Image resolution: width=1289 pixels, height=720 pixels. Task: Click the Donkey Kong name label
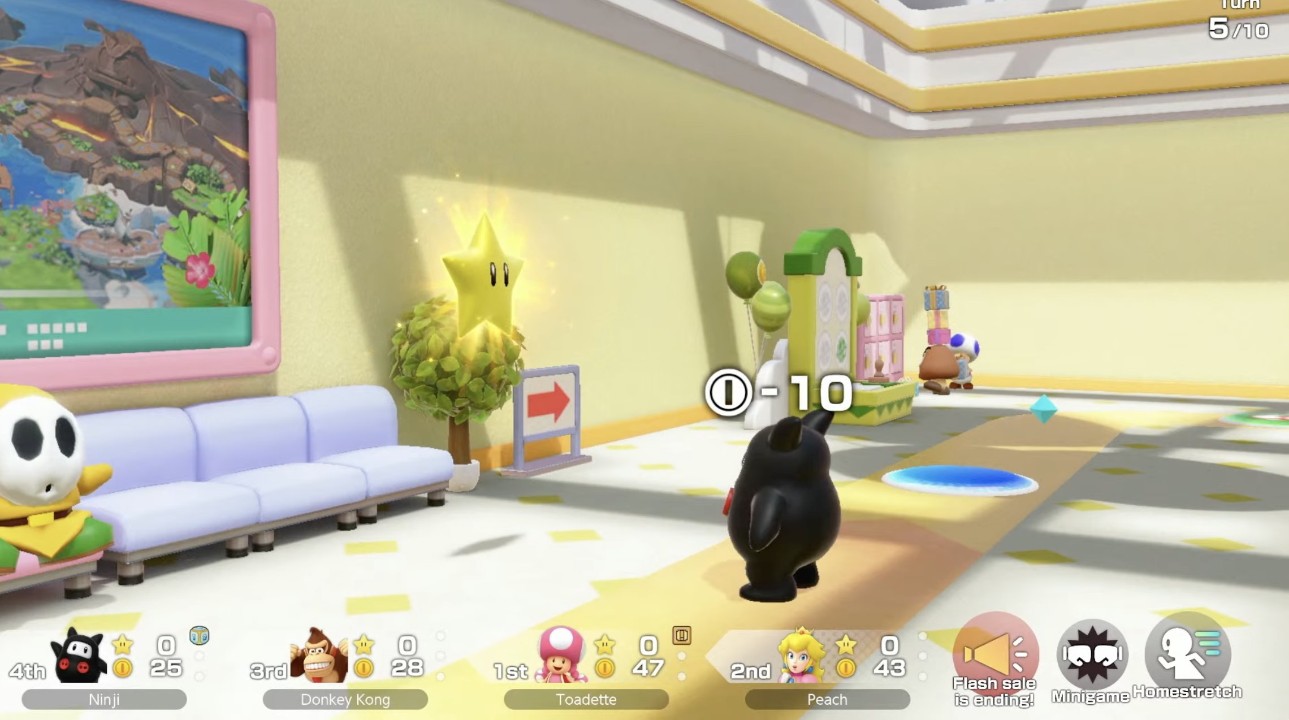345,700
